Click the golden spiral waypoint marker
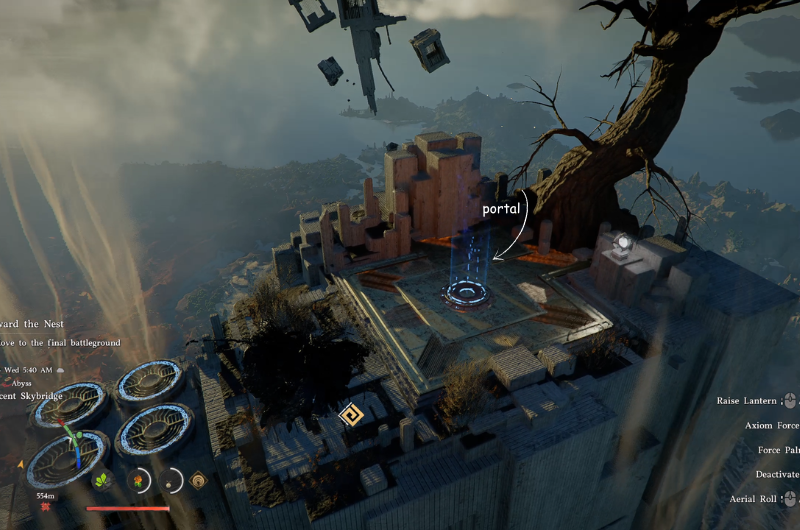This screenshot has height=530, width=800. coord(350,415)
